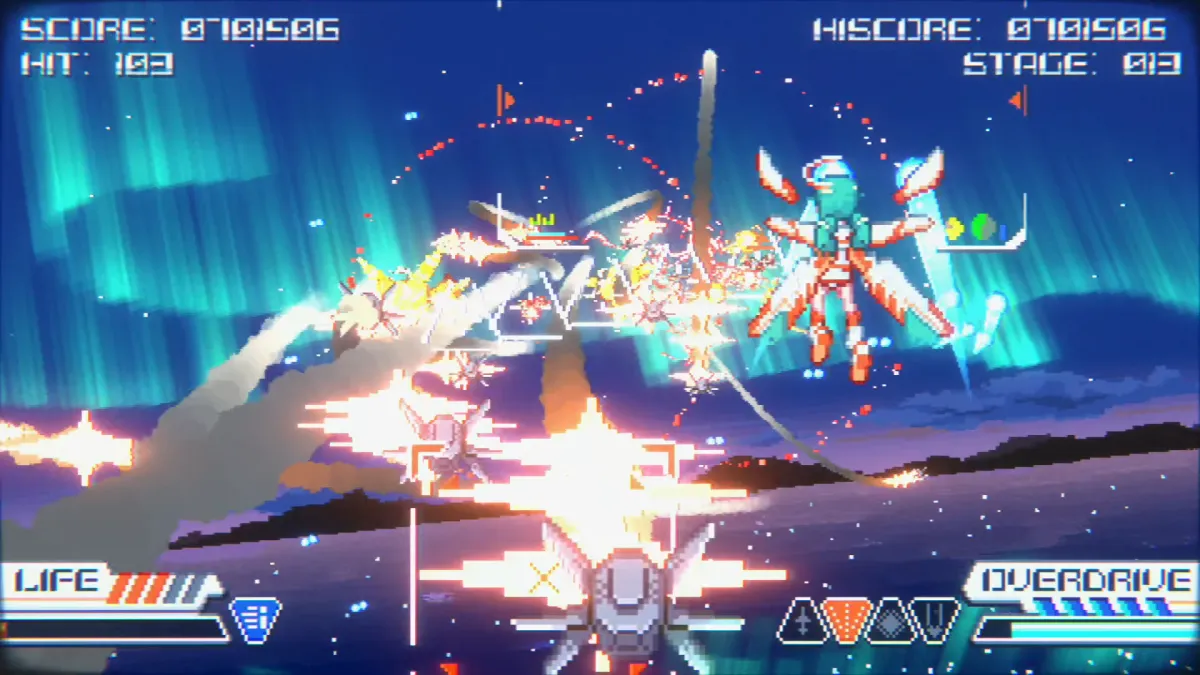This screenshot has width=1200, height=675.
Task: Pick the down-arrow weapon icon
Action: click(934, 620)
